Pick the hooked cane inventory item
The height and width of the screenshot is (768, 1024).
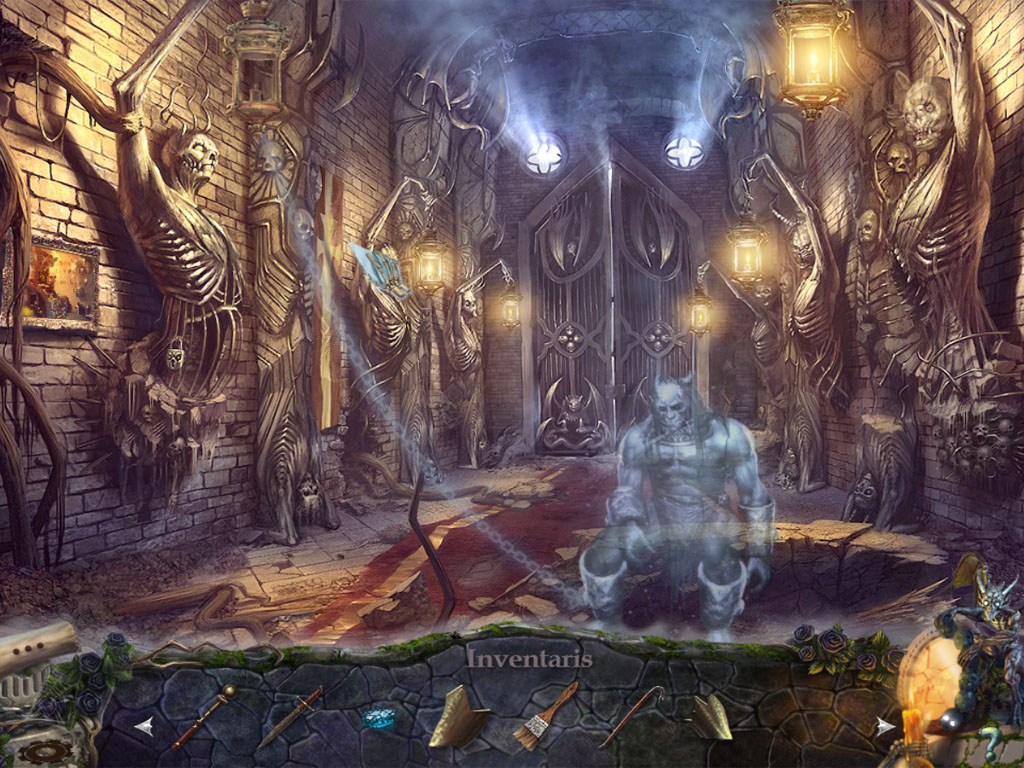pyautogui.click(x=632, y=715)
